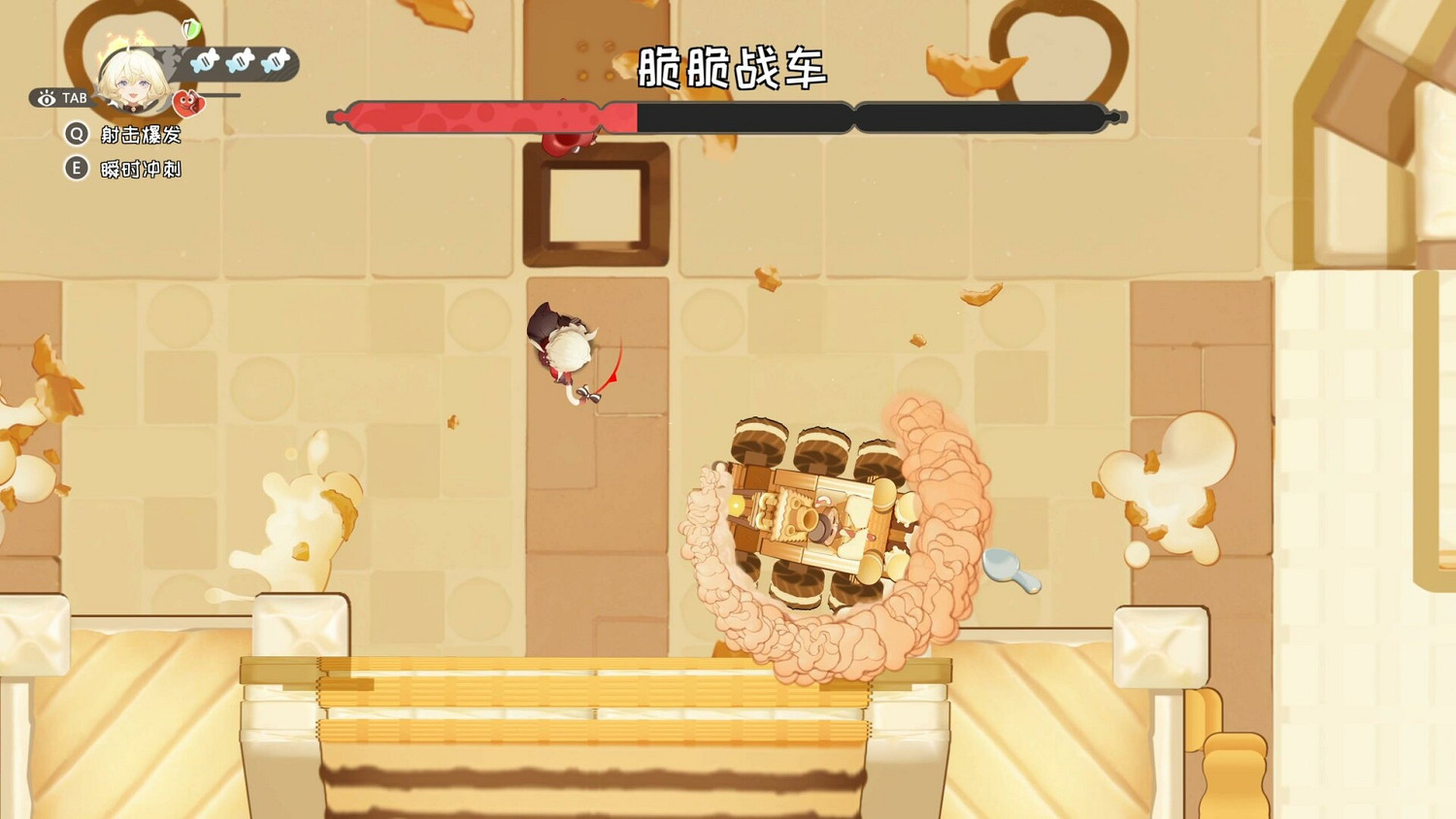Click the red heart companion icon
The width and height of the screenshot is (1456, 819).
[188, 102]
